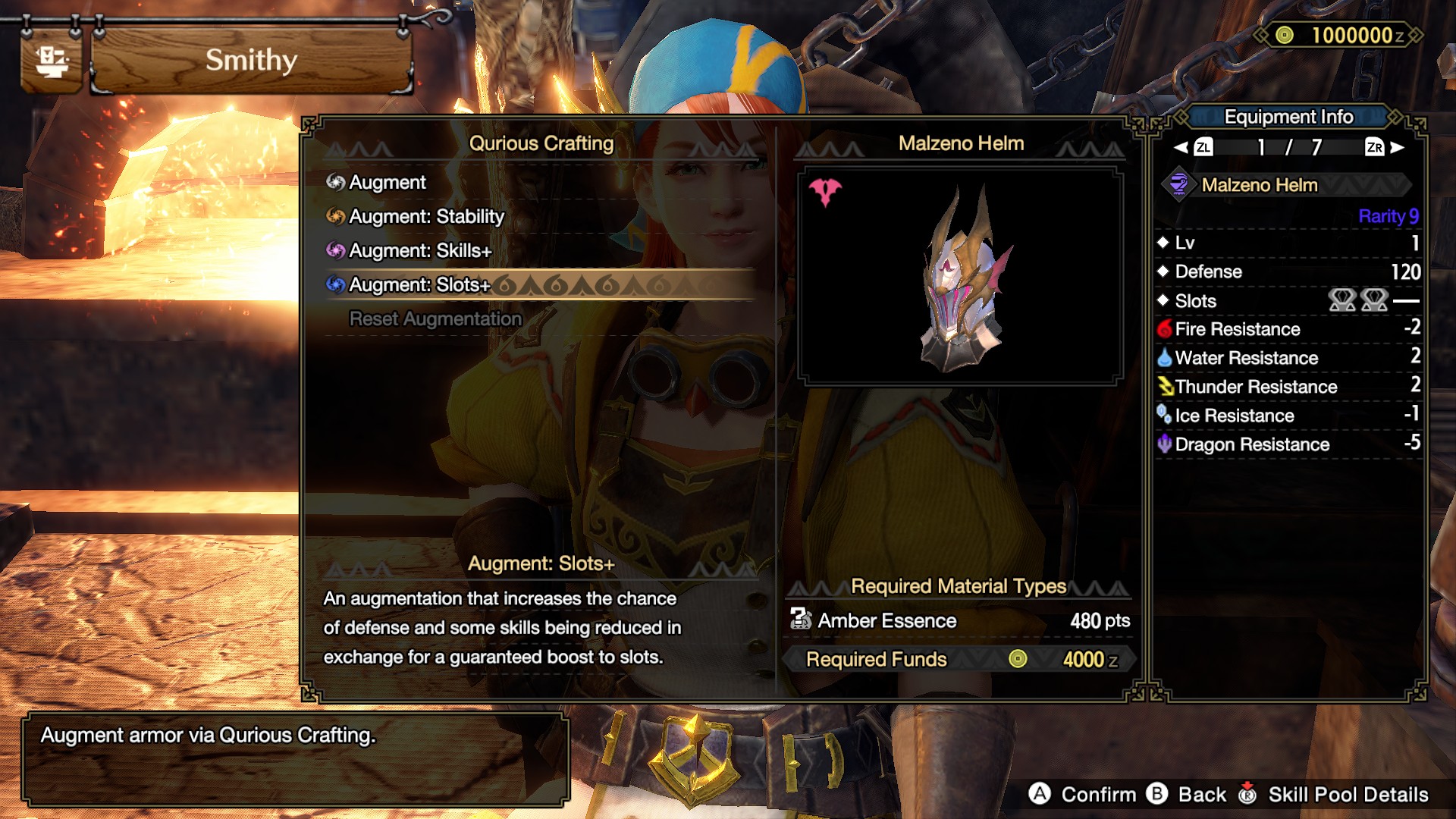The width and height of the screenshot is (1456, 819).
Task: Choose Augment: Stability entry
Action: pyautogui.click(x=426, y=217)
